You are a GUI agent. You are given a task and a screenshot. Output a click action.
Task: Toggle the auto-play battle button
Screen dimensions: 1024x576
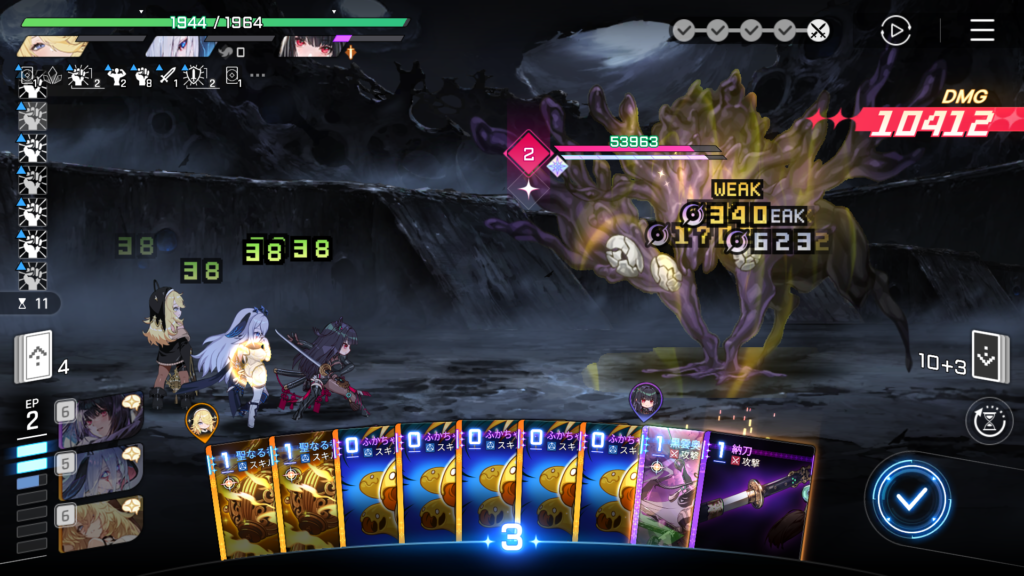[895, 31]
